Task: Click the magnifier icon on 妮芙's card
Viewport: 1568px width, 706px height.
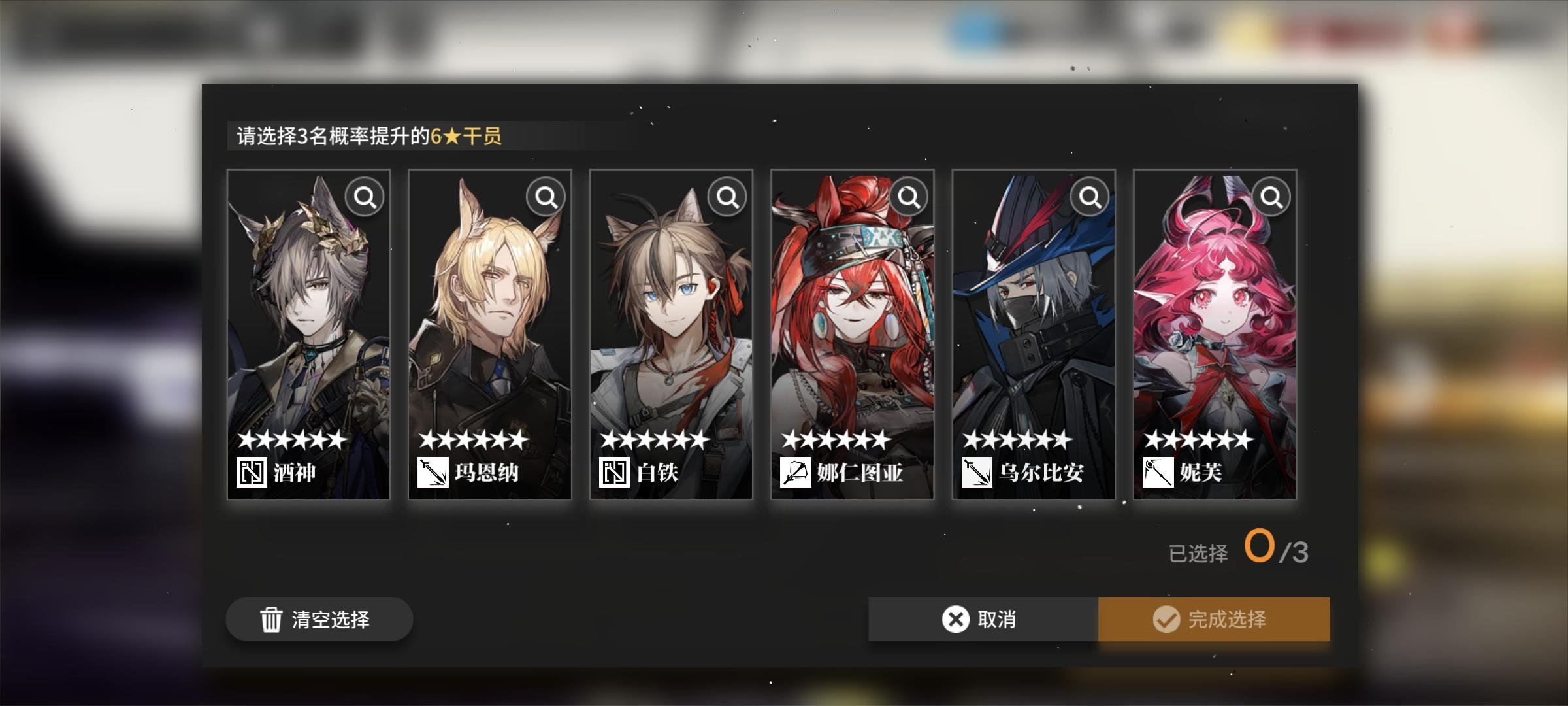Action: [x=1270, y=197]
